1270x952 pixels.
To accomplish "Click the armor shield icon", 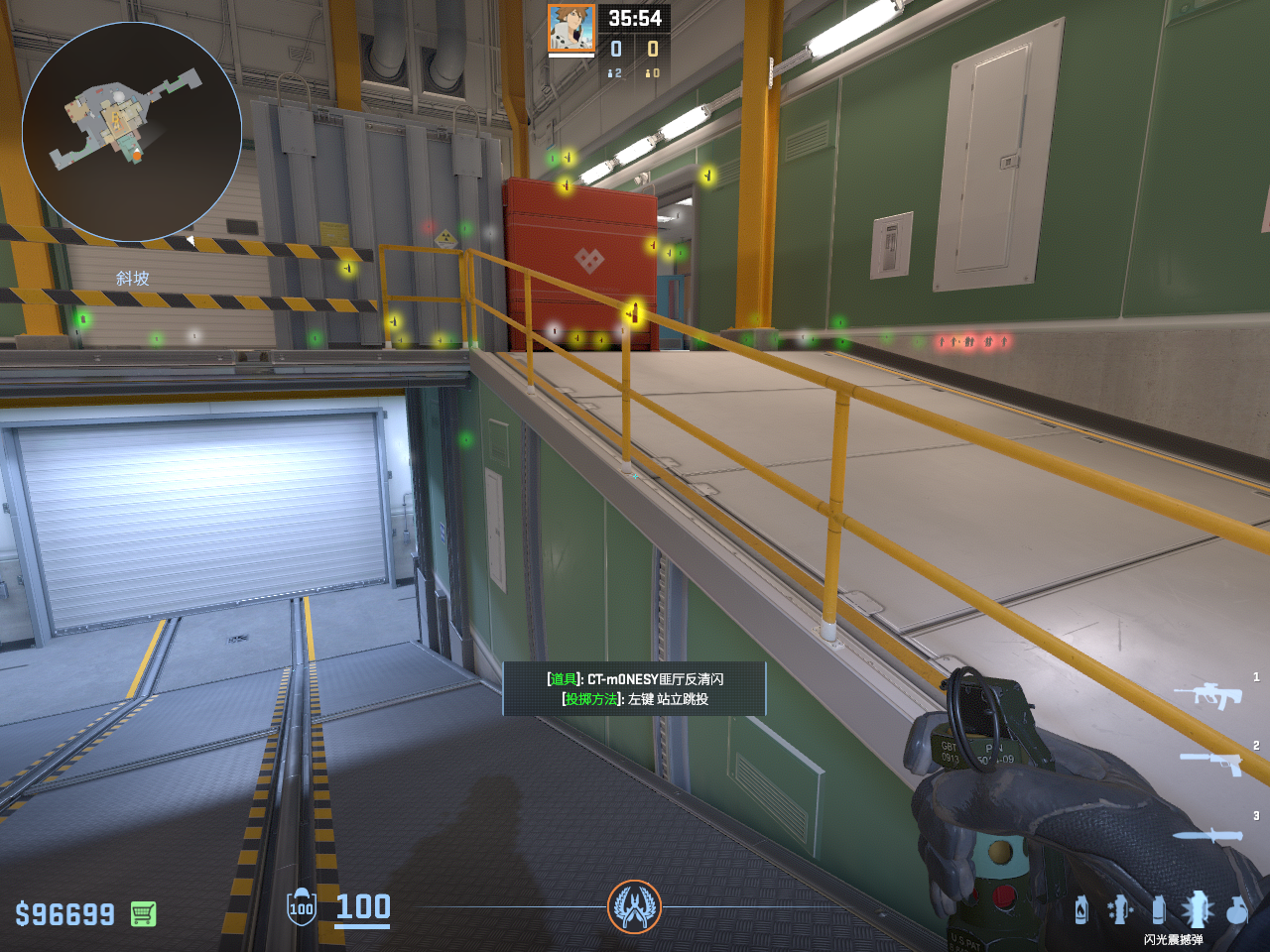I will (302, 907).
